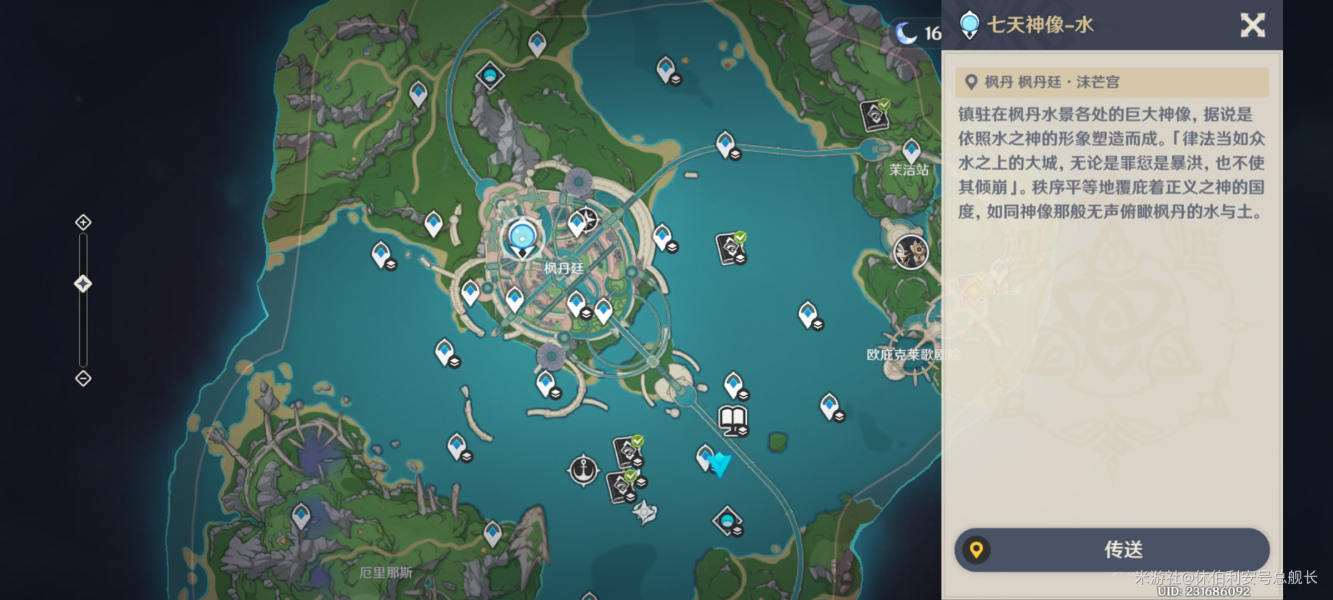Select the highlighted Statue of the Seven marker
The image size is (1333, 600).
point(520,237)
